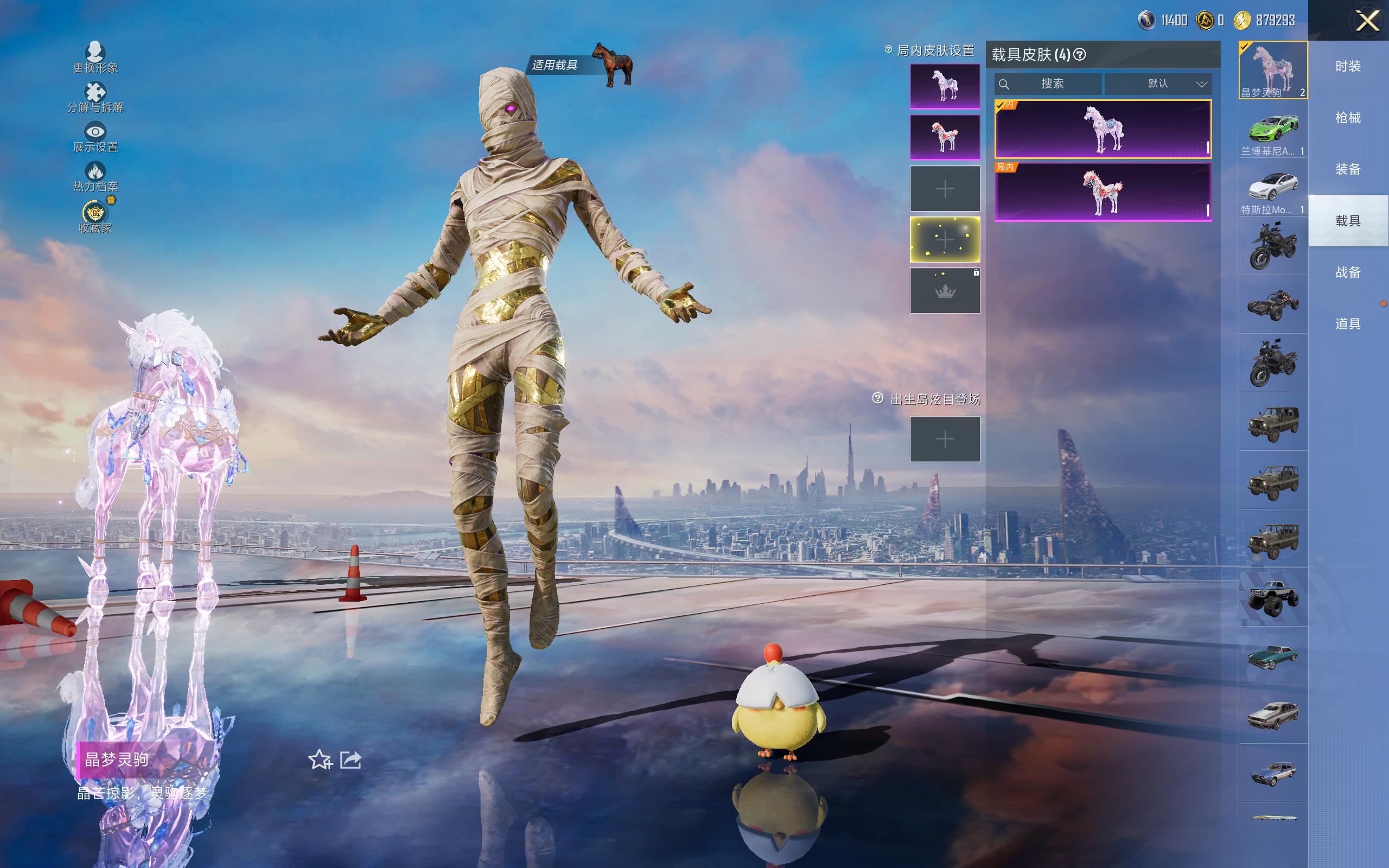The height and width of the screenshot is (868, 1389).
Task: Close the vehicle skin screen
Action: point(1367,21)
